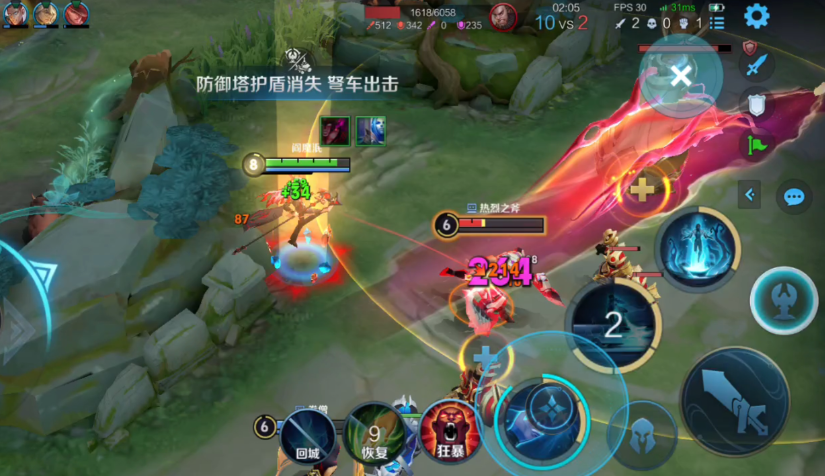Use the 回城 recall skill
Screen dimensions: 825x476
tap(301, 433)
